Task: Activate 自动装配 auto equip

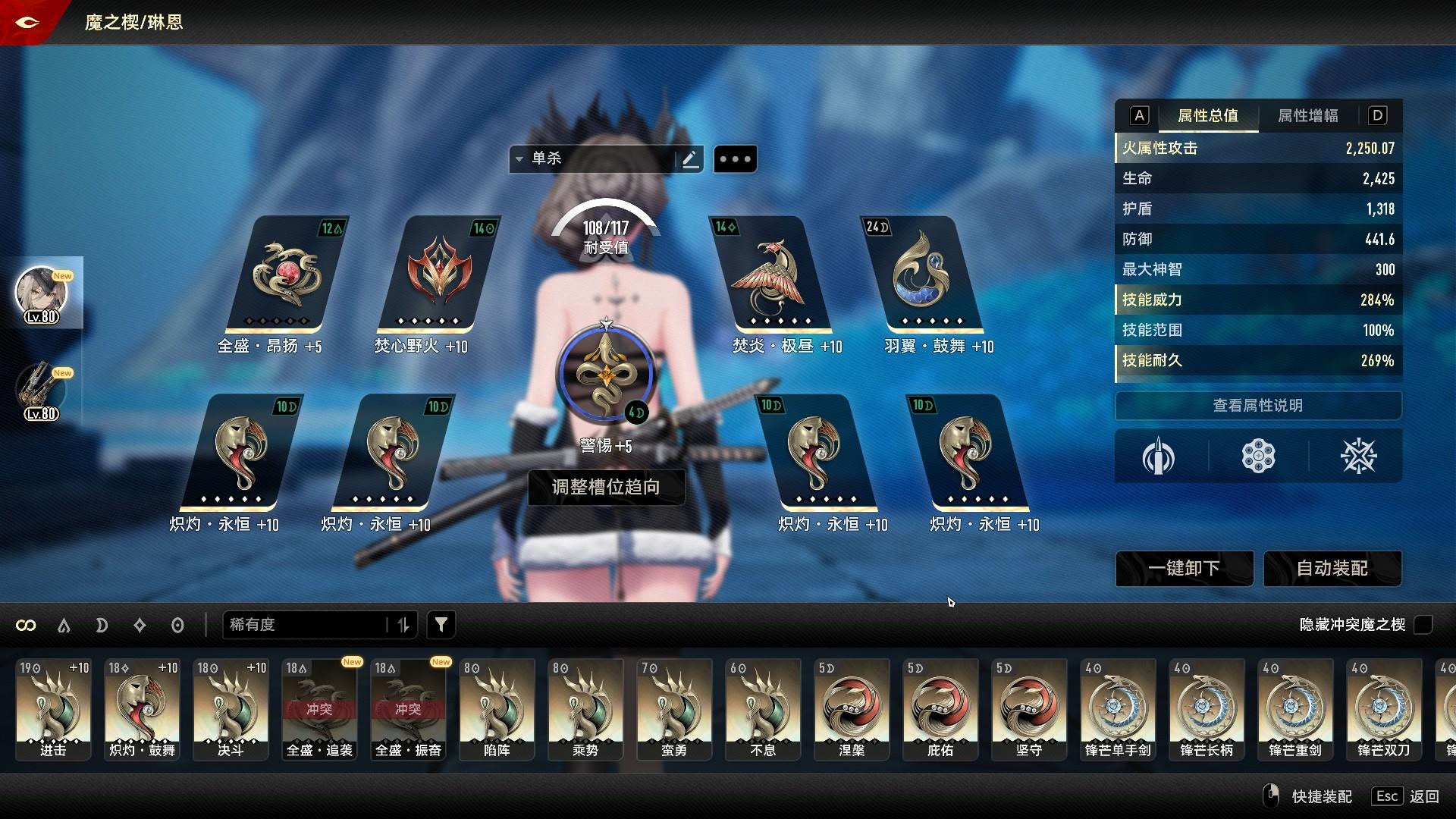Action: click(x=1332, y=569)
